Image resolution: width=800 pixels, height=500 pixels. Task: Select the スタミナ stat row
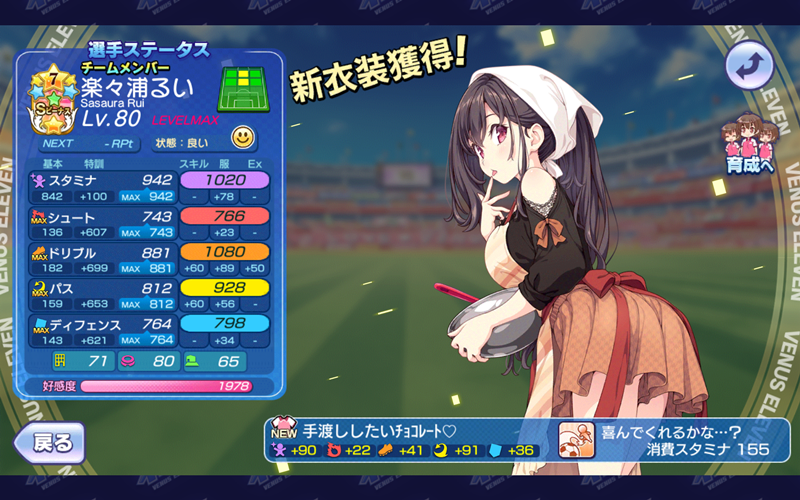[152, 188]
